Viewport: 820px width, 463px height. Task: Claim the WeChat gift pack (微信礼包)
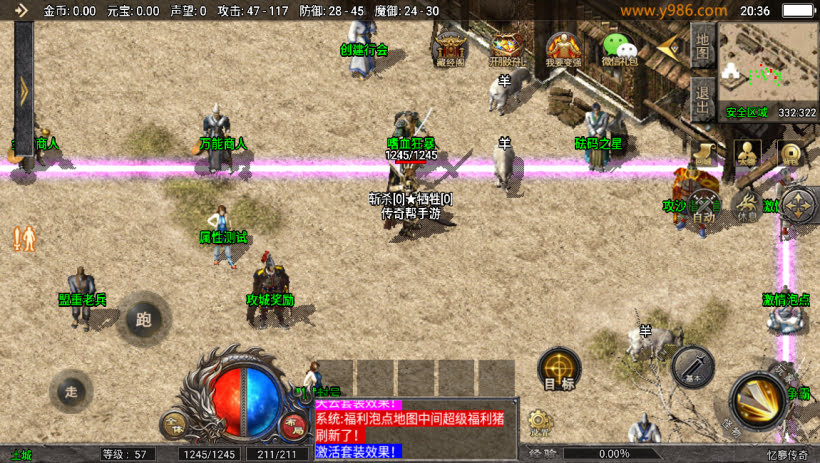point(619,49)
